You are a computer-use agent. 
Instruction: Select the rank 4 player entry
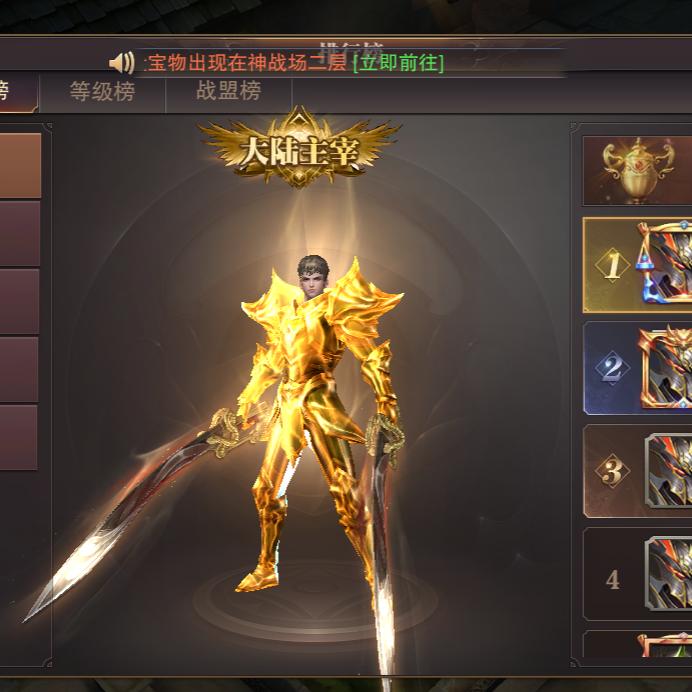pyautogui.click(x=638, y=575)
